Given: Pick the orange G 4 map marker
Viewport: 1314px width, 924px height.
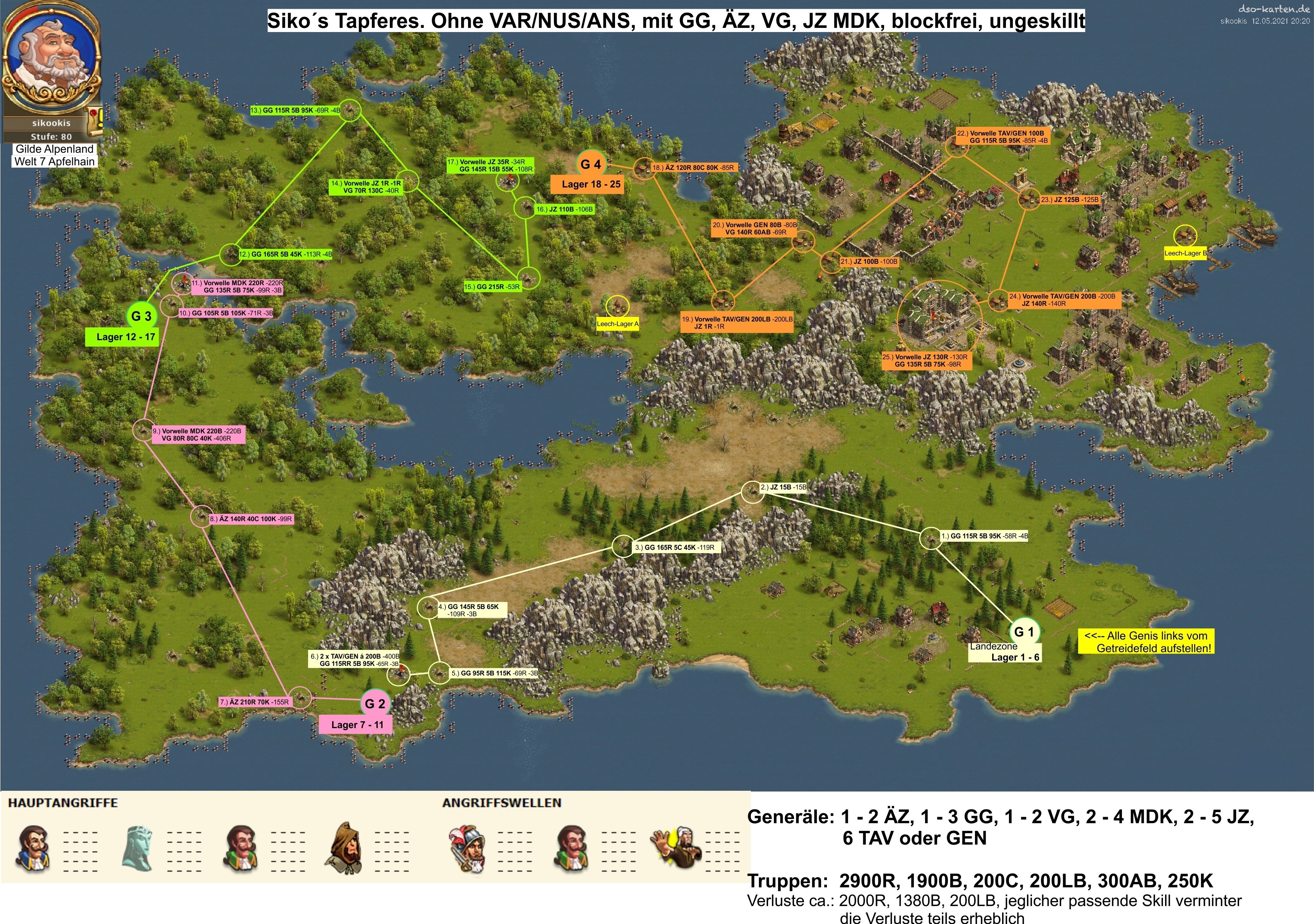Looking at the screenshot, I should (591, 165).
